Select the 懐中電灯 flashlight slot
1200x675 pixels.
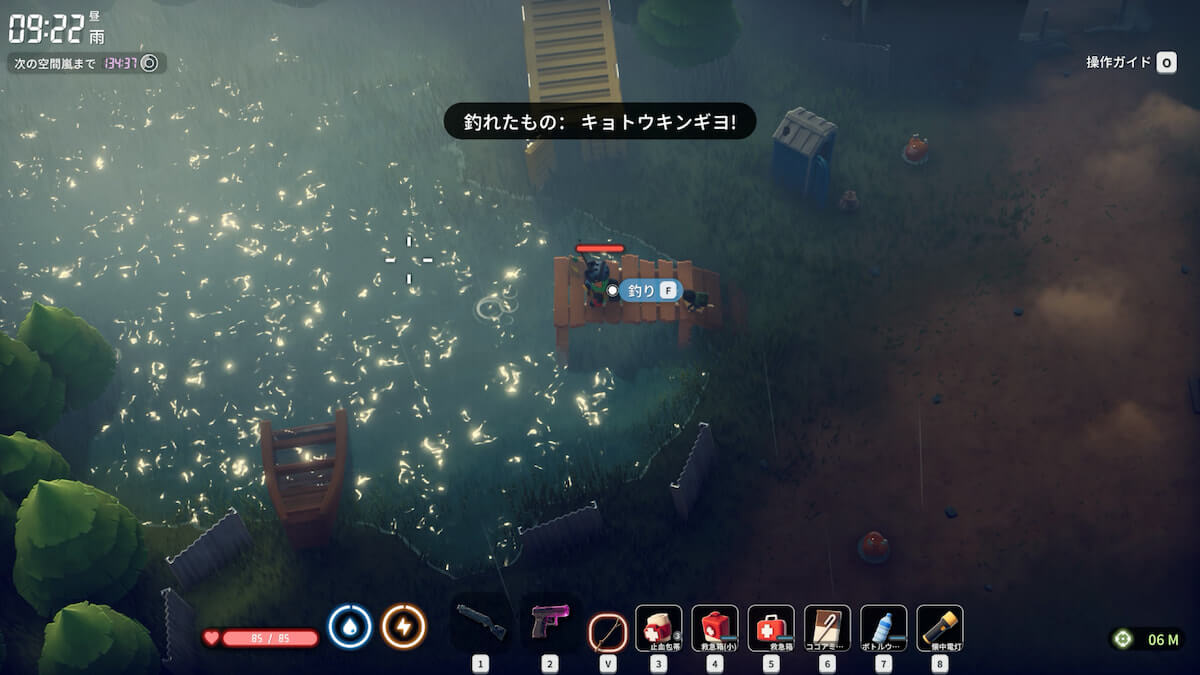coord(939,628)
